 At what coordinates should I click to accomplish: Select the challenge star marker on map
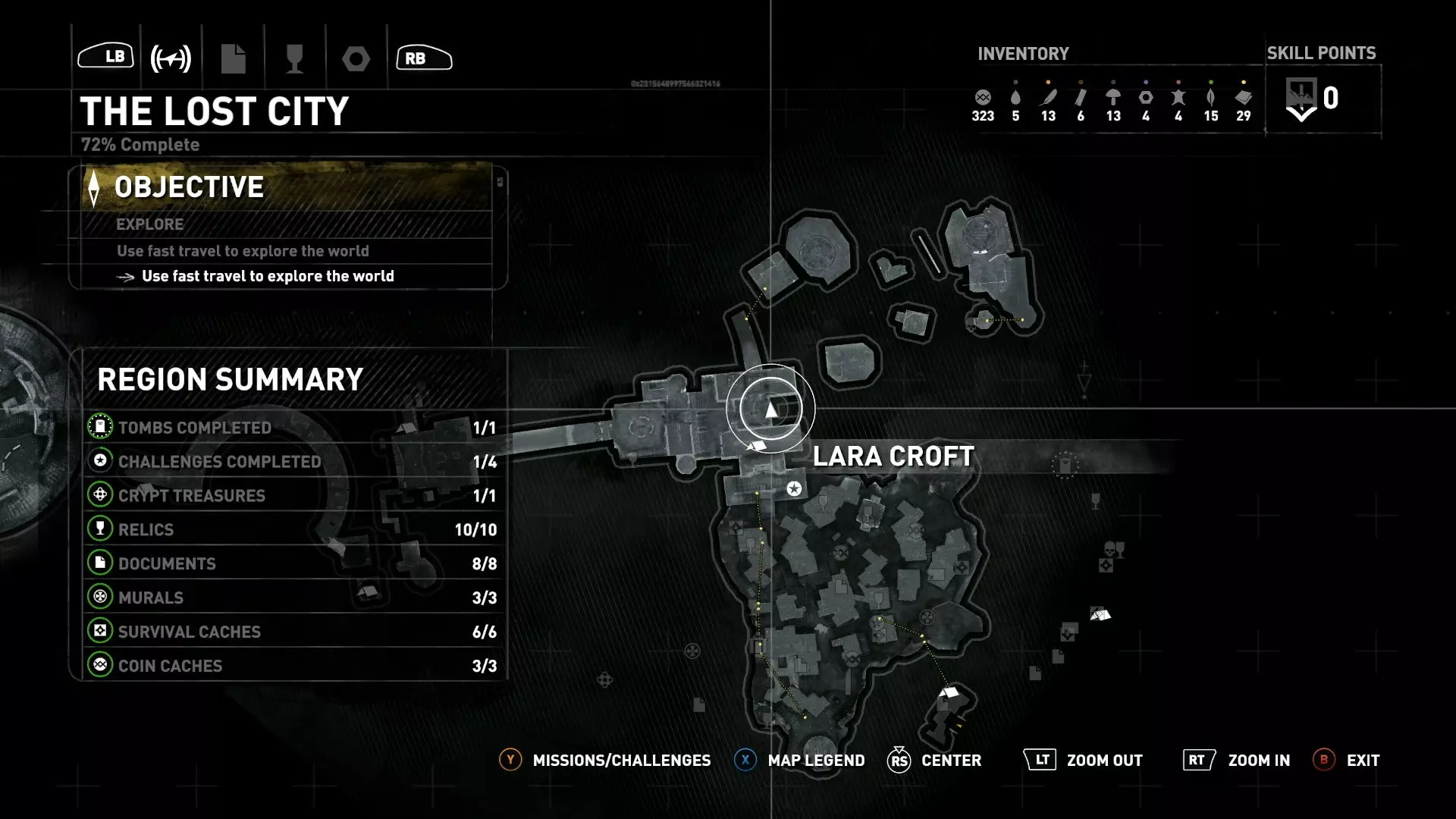pos(794,488)
